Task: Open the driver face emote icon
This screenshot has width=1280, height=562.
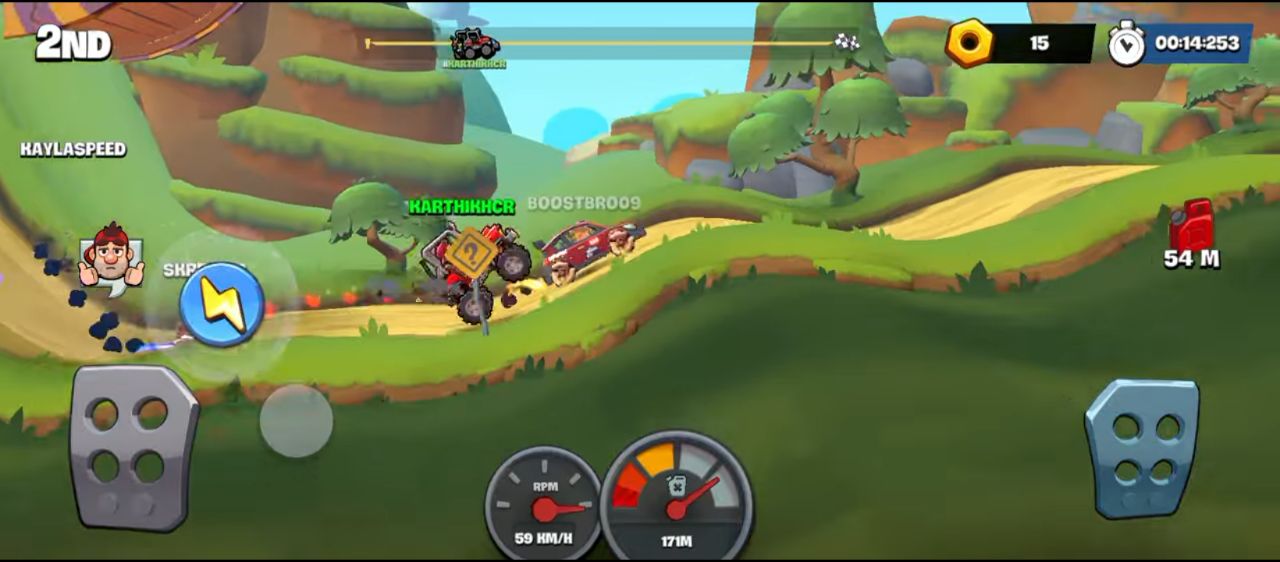Action: 111,258
